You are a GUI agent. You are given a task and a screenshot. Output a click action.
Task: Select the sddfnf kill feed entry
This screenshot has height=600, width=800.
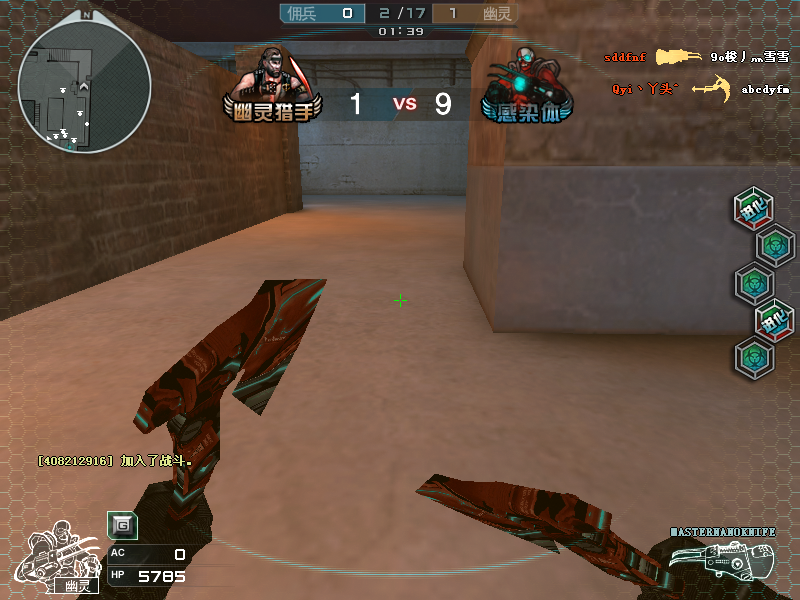[x=626, y=58]
